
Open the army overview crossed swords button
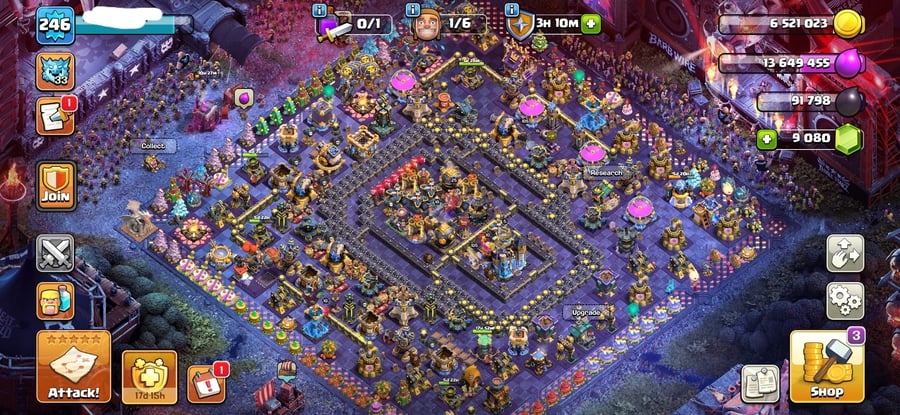pyautogui.click(x=56, y=253)
